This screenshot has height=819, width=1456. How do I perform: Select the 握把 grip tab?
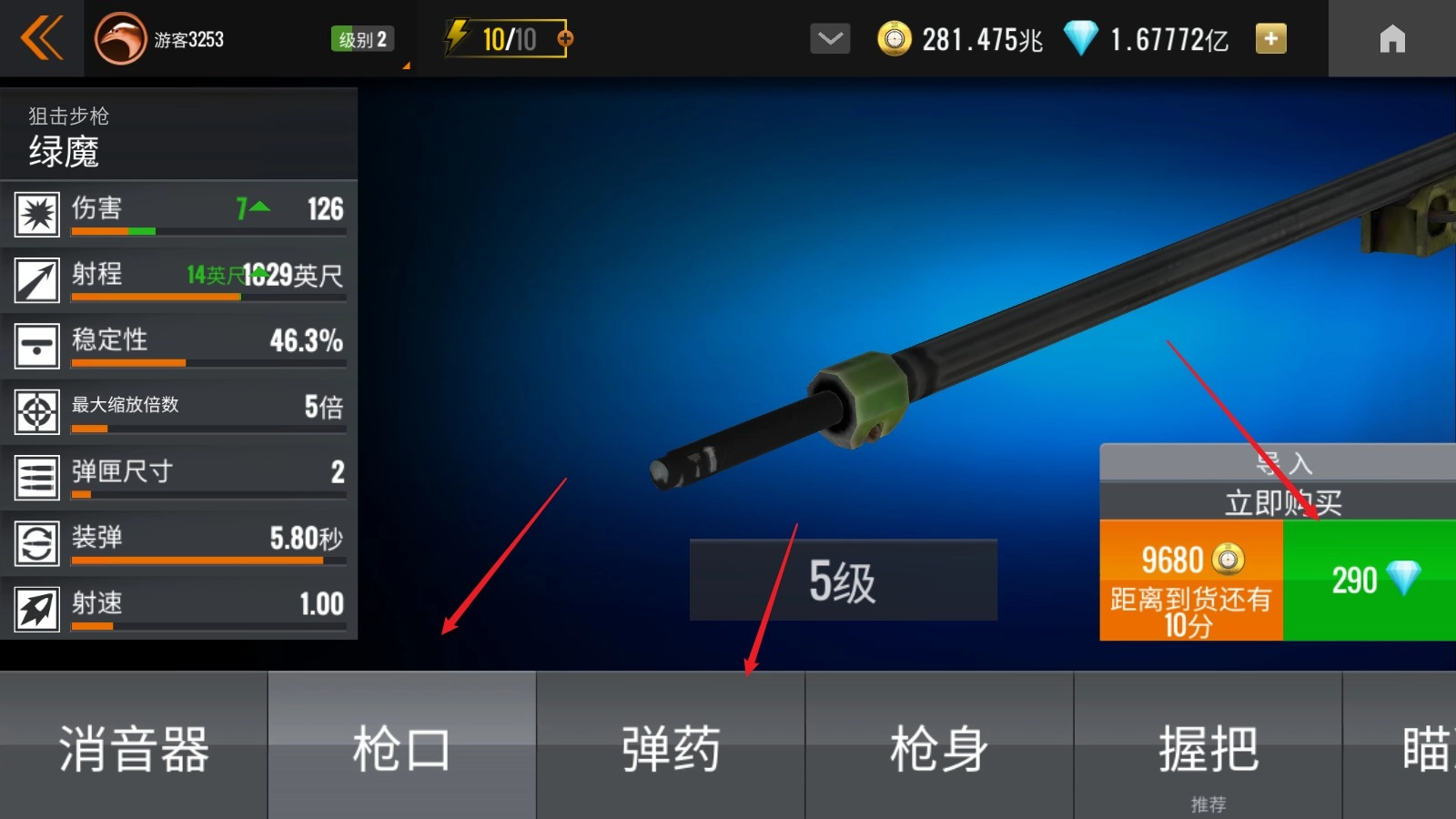1207,746
